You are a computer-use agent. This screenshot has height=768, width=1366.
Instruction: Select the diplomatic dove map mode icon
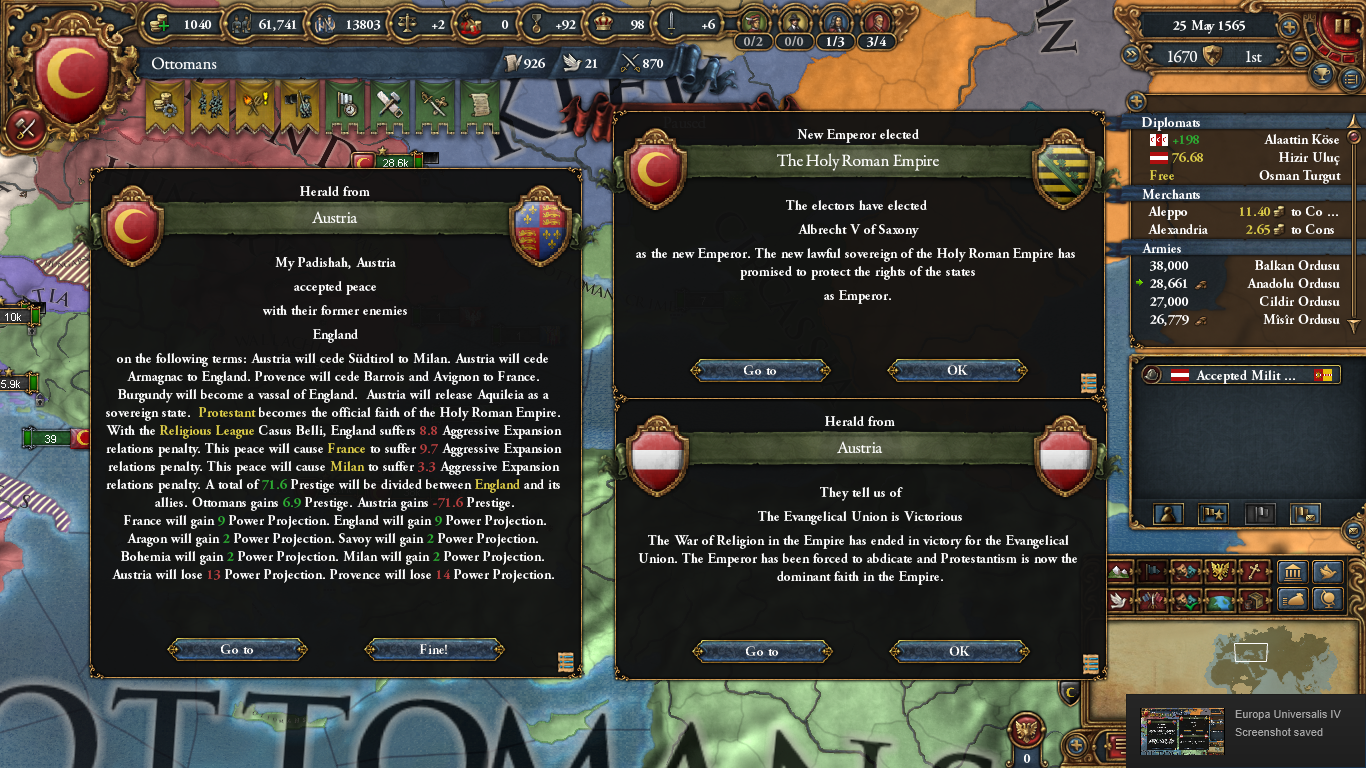click(x=1120, y=600)
